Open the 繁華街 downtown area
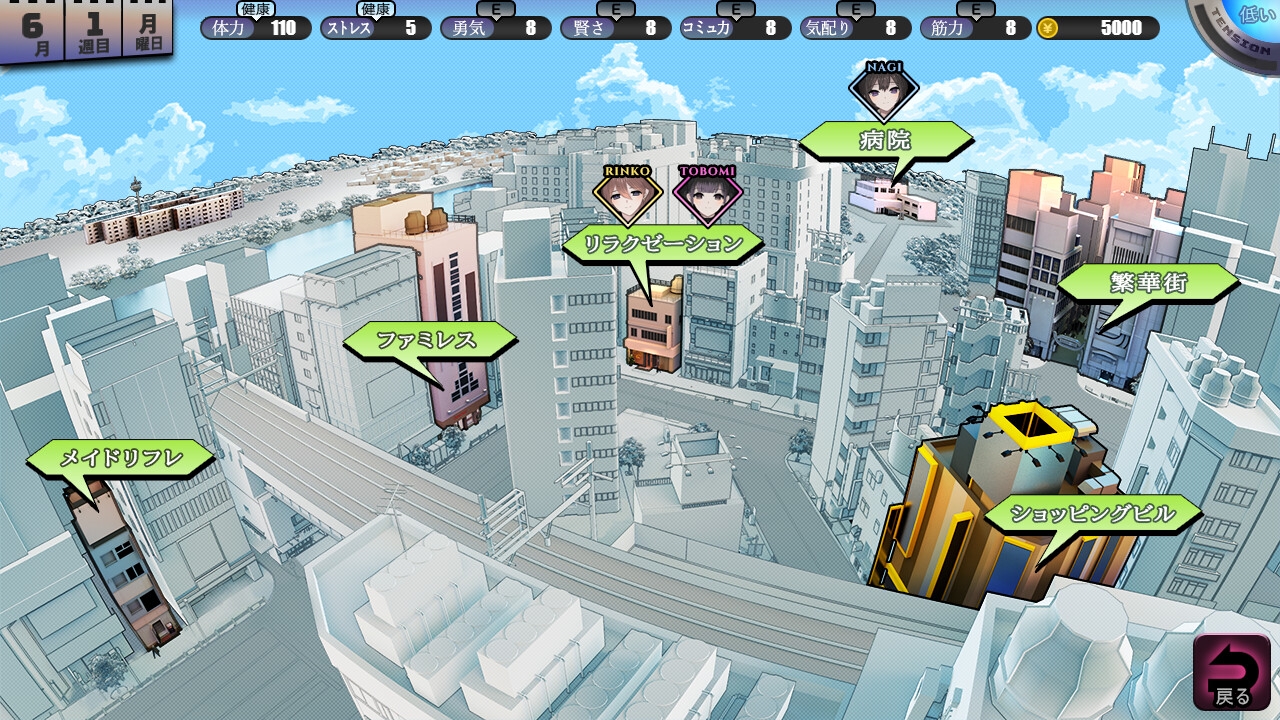The image size is (1280, 720). click(1147, 284)
